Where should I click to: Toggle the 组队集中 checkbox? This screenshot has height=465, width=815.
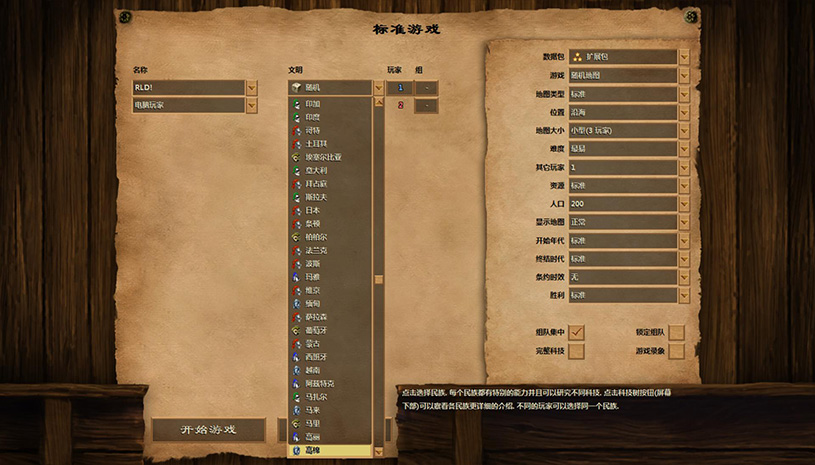tap(577, 332)
